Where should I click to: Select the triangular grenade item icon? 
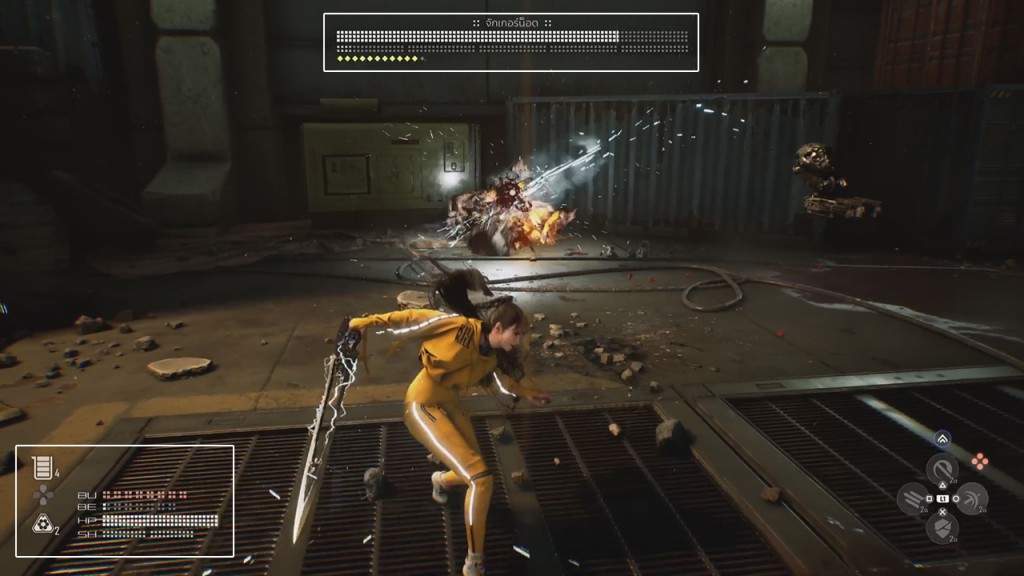pyautogui.click(x=42, y=522)
